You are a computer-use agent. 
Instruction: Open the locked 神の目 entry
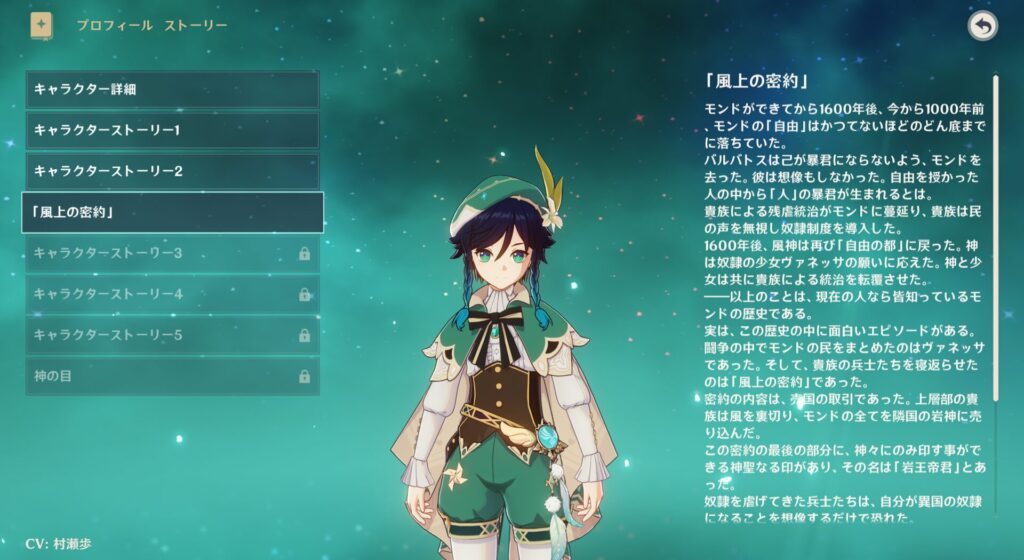(172, 376)
